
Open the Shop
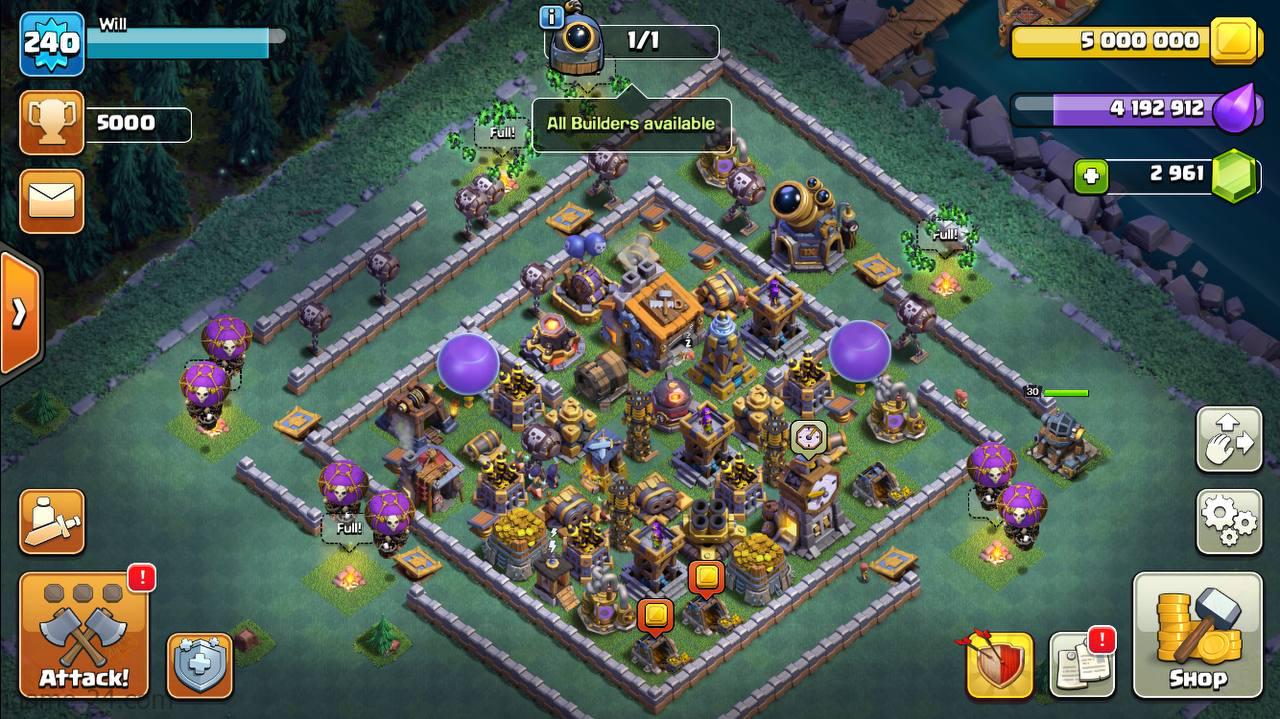click(x=1197, y=636)
